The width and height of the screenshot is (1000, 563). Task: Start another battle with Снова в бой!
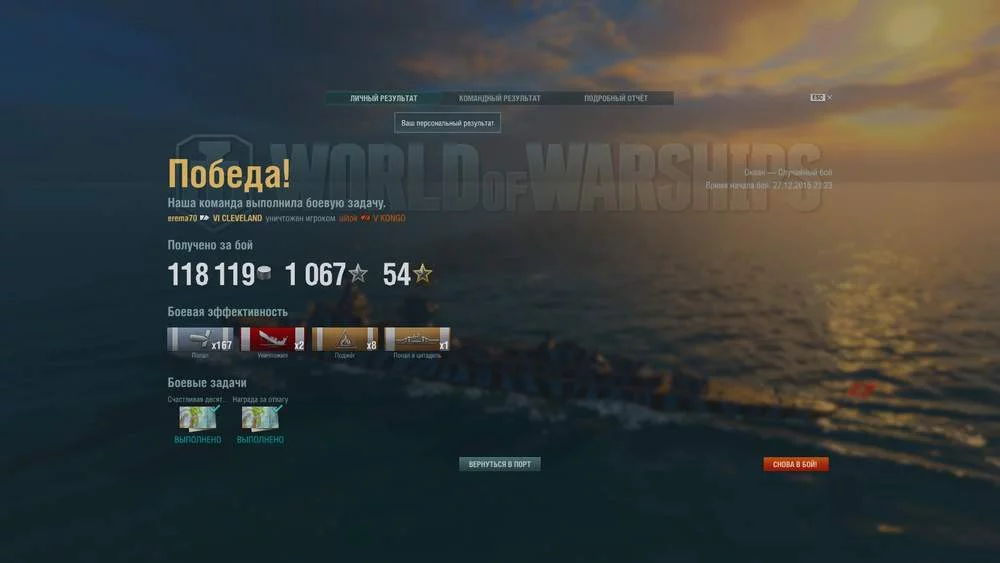pyautogui.click(x=795, y=464)
